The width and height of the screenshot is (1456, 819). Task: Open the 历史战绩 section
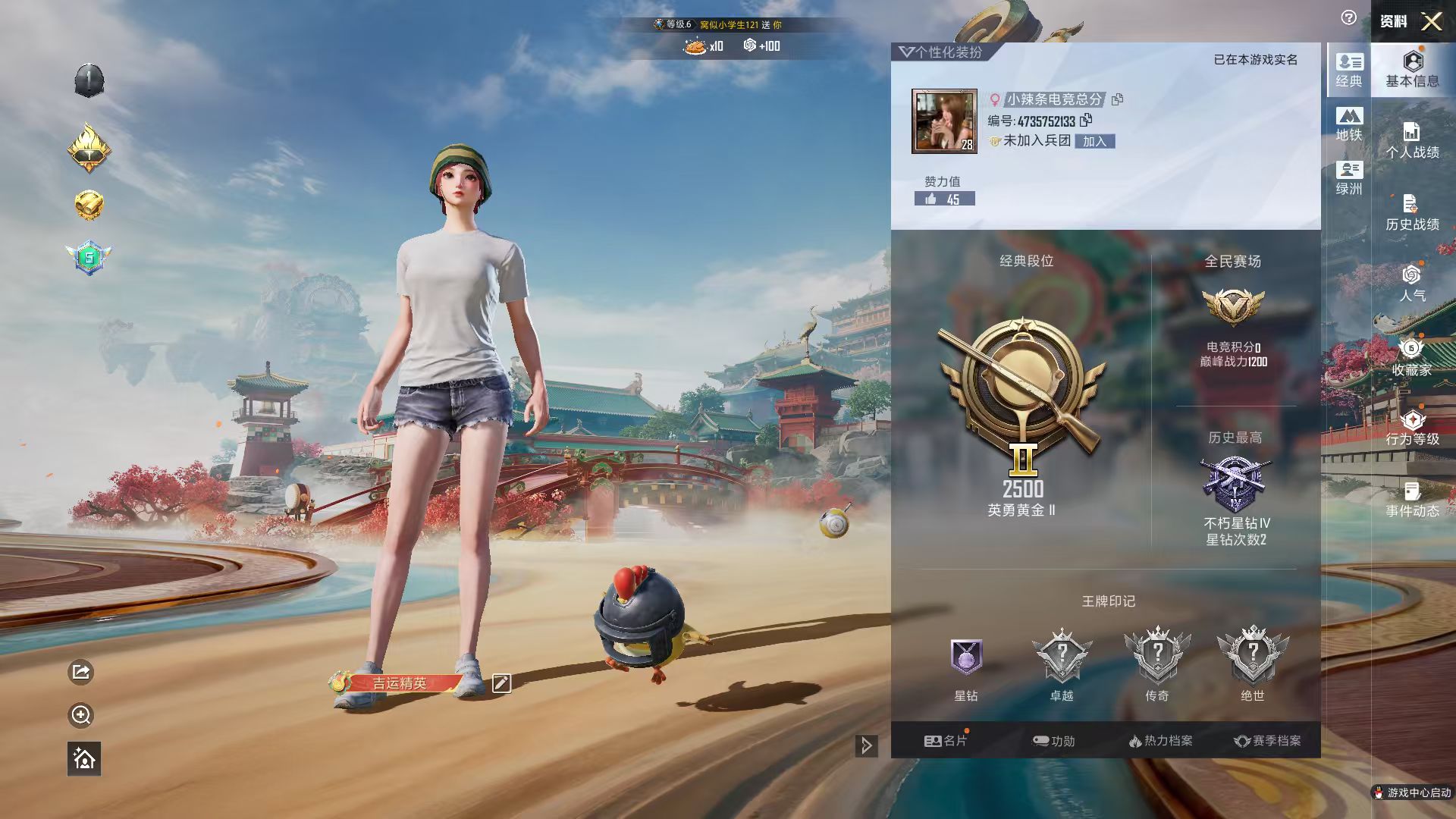click(1412, 213)
